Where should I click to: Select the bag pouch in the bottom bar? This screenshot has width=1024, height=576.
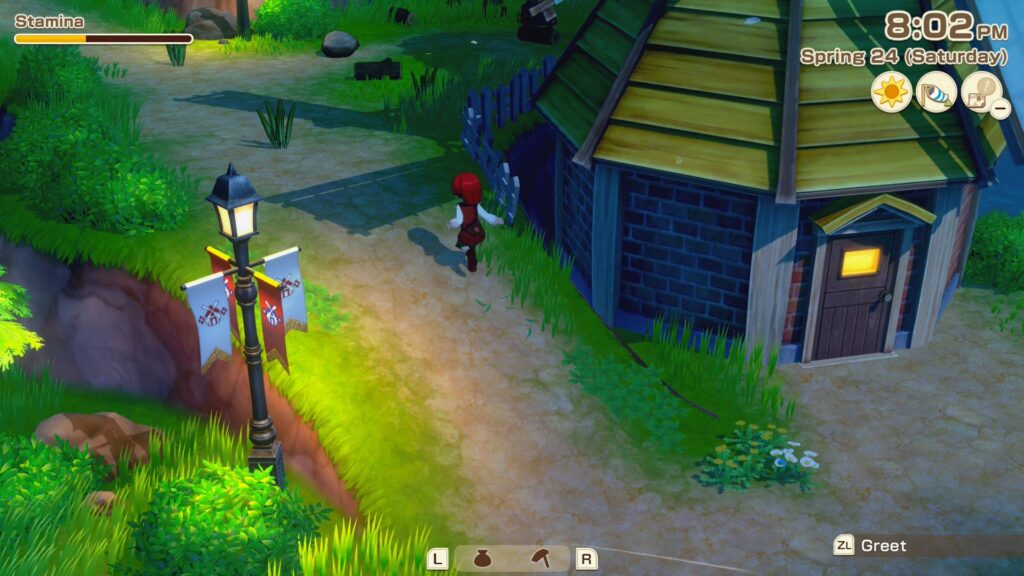coord(481,559)
